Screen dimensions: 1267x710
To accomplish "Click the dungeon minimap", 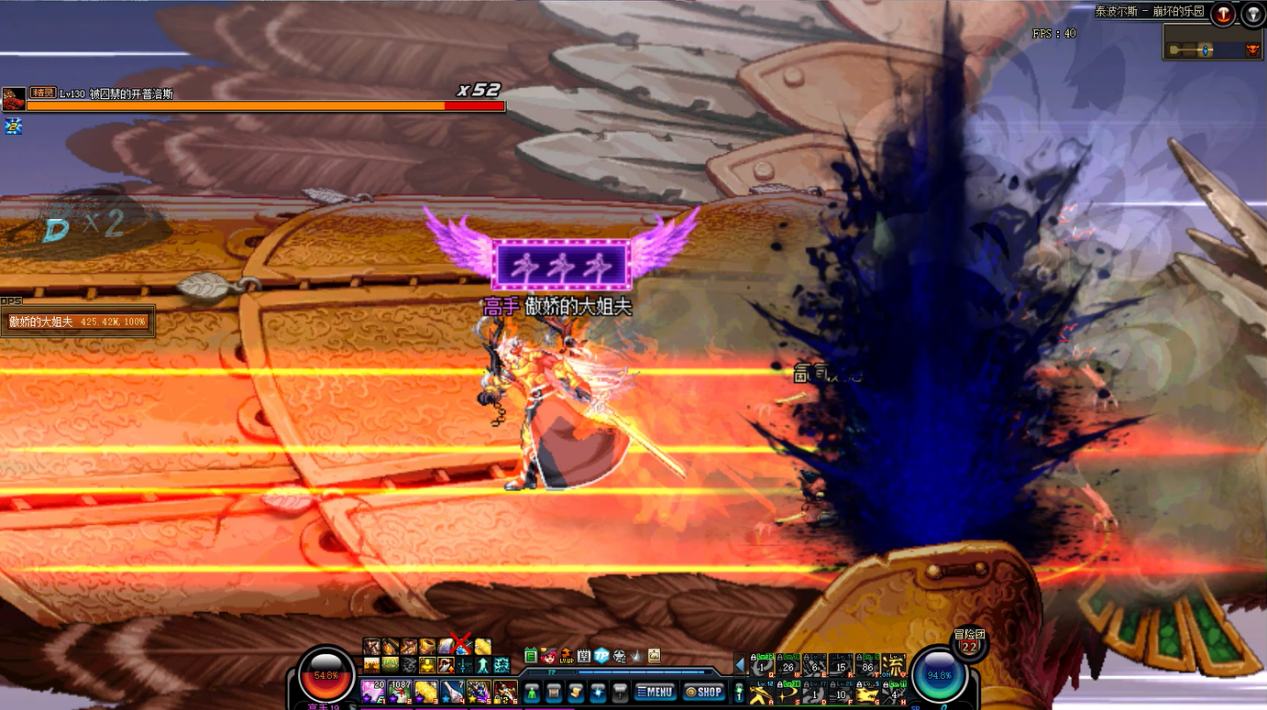I will pos(1212,44).
